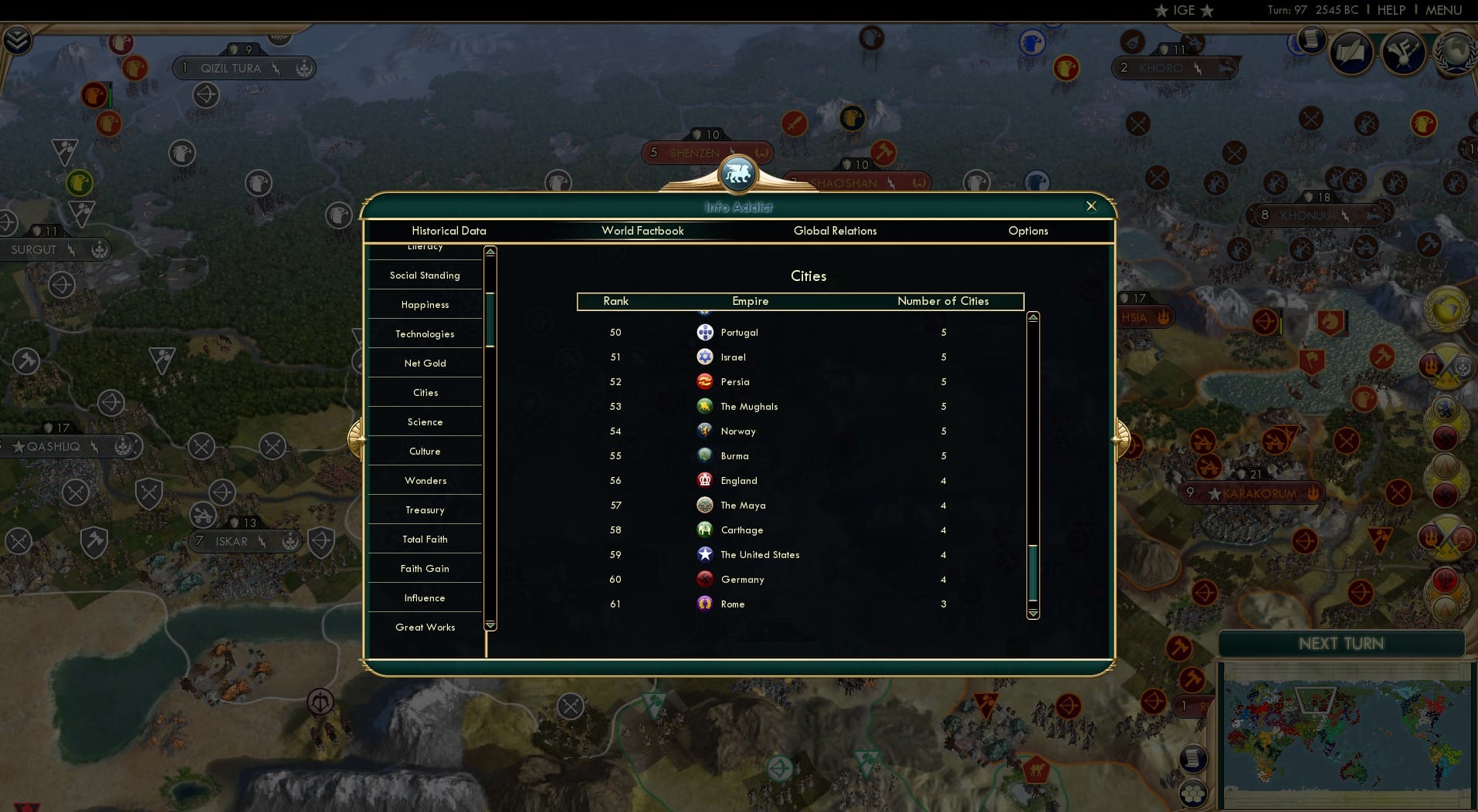This screenshot has width=1478, height=812.
Task: Open the Options tab of Info Addict
Action: click(1028, 231)
